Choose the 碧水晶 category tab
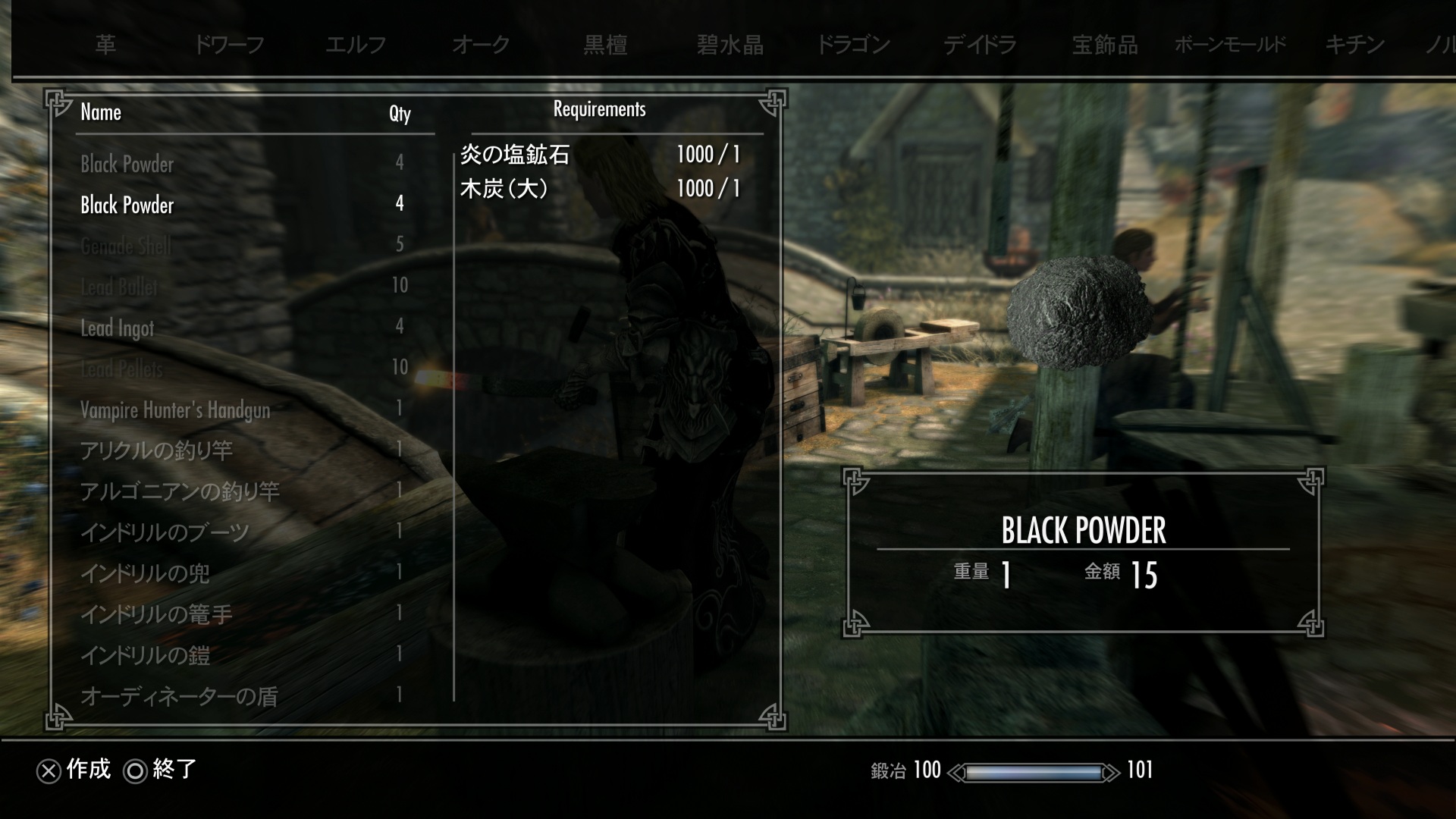 (x=730, y=45)
